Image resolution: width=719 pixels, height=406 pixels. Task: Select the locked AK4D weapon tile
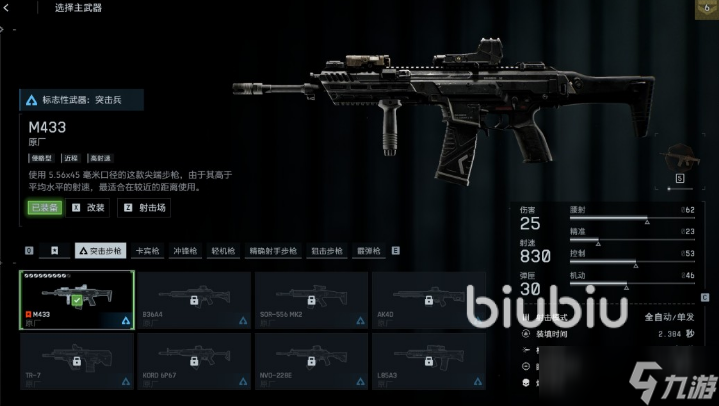[x=428, y=300]
